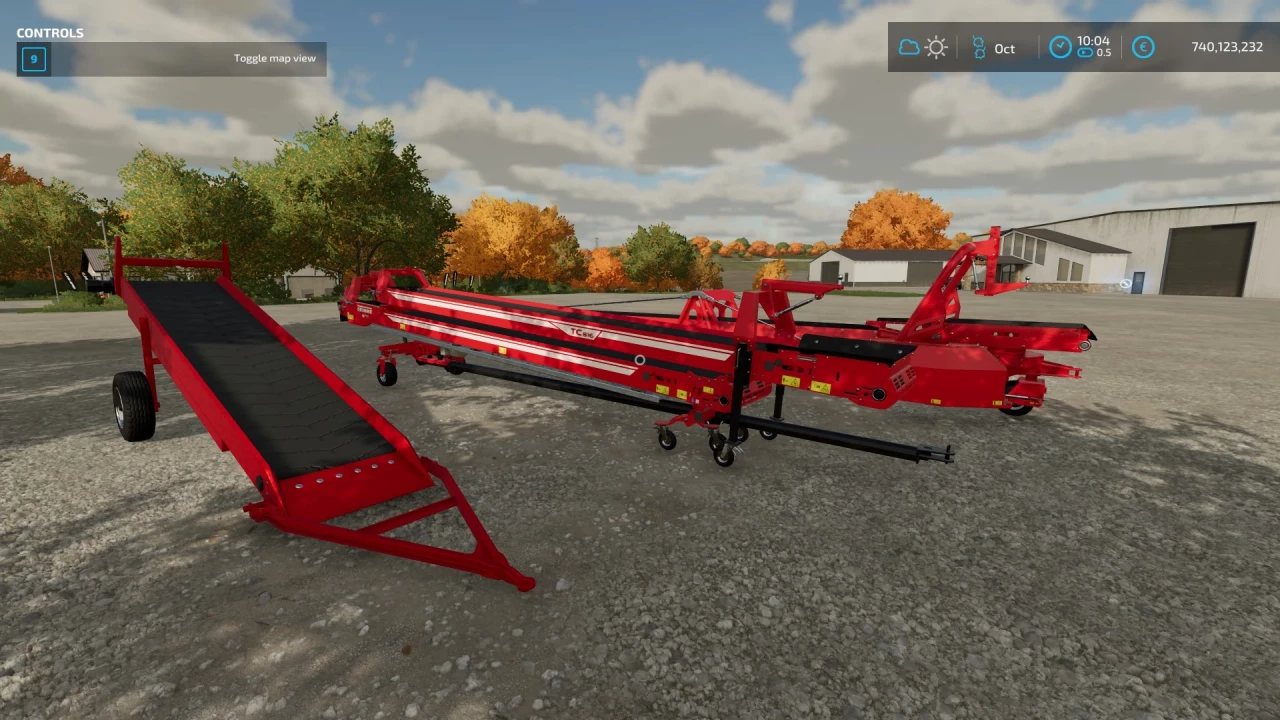
Task: Click the euro currency icon
Action: [x=1143, y=47]
